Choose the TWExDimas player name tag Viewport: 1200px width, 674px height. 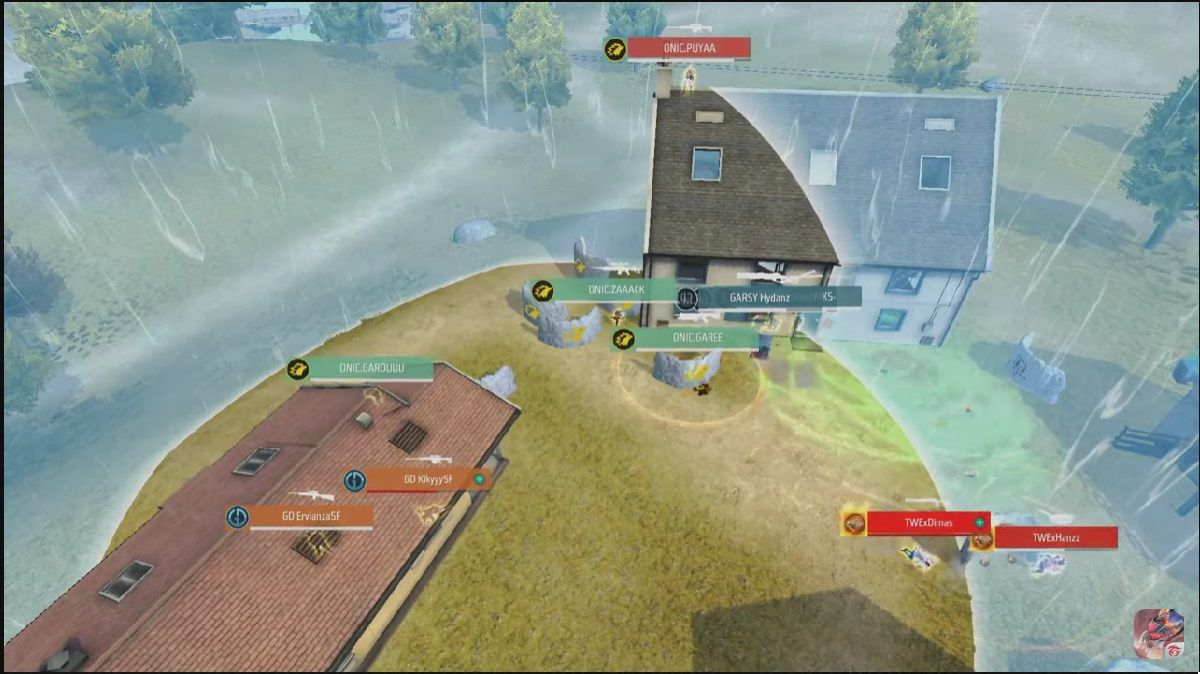coord(928,523)
